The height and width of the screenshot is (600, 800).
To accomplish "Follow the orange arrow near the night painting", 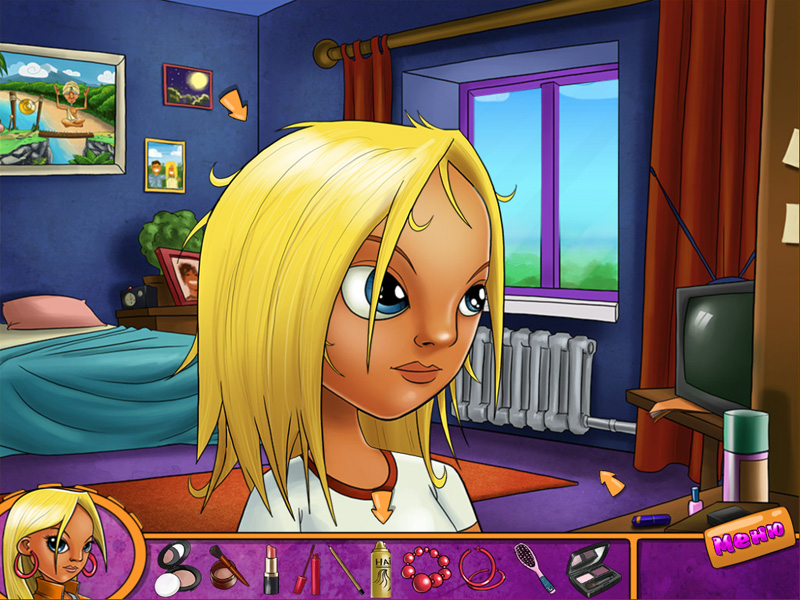I will click(x=233, y=103).
